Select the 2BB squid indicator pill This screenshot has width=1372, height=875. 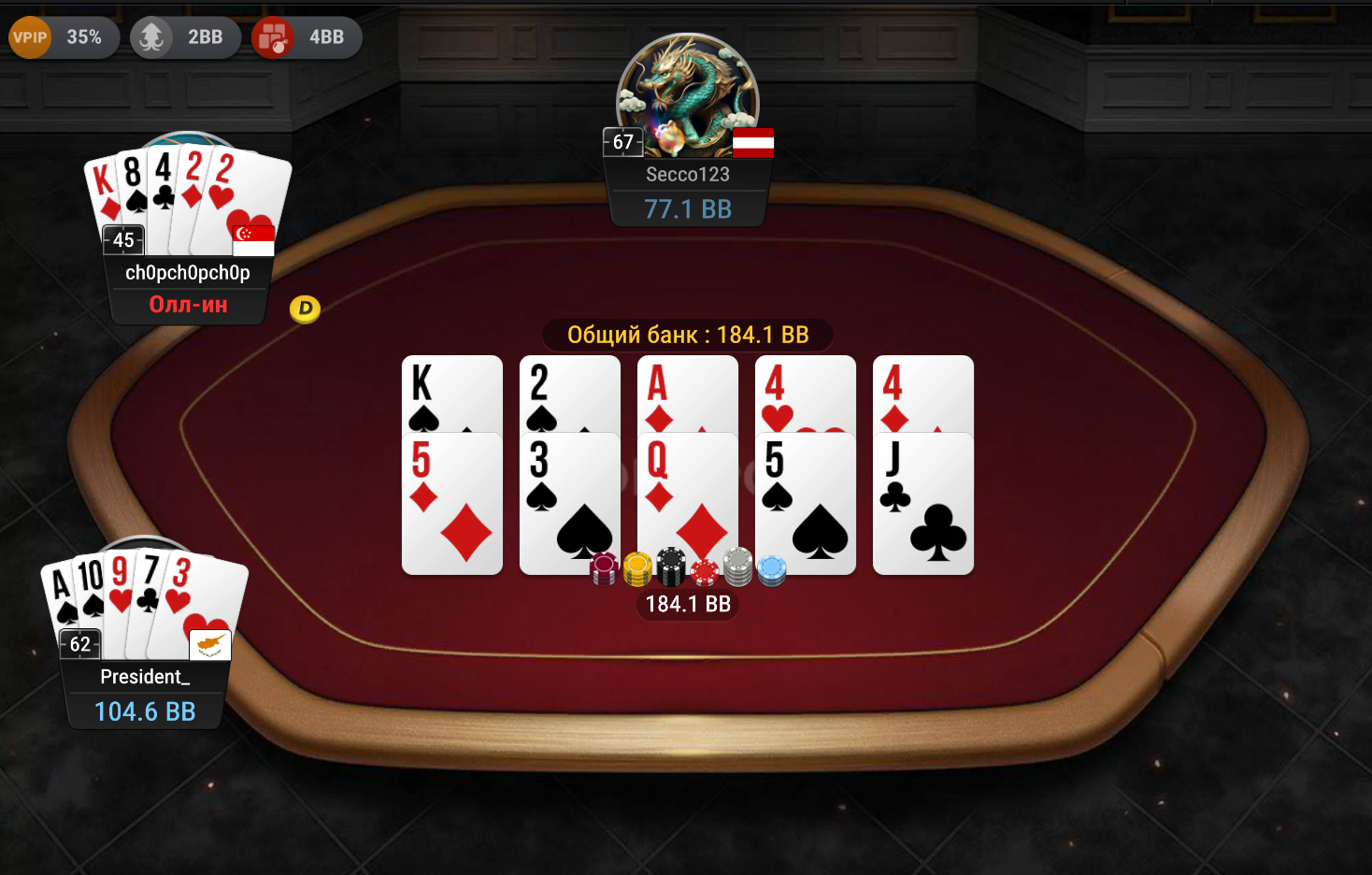185,37
